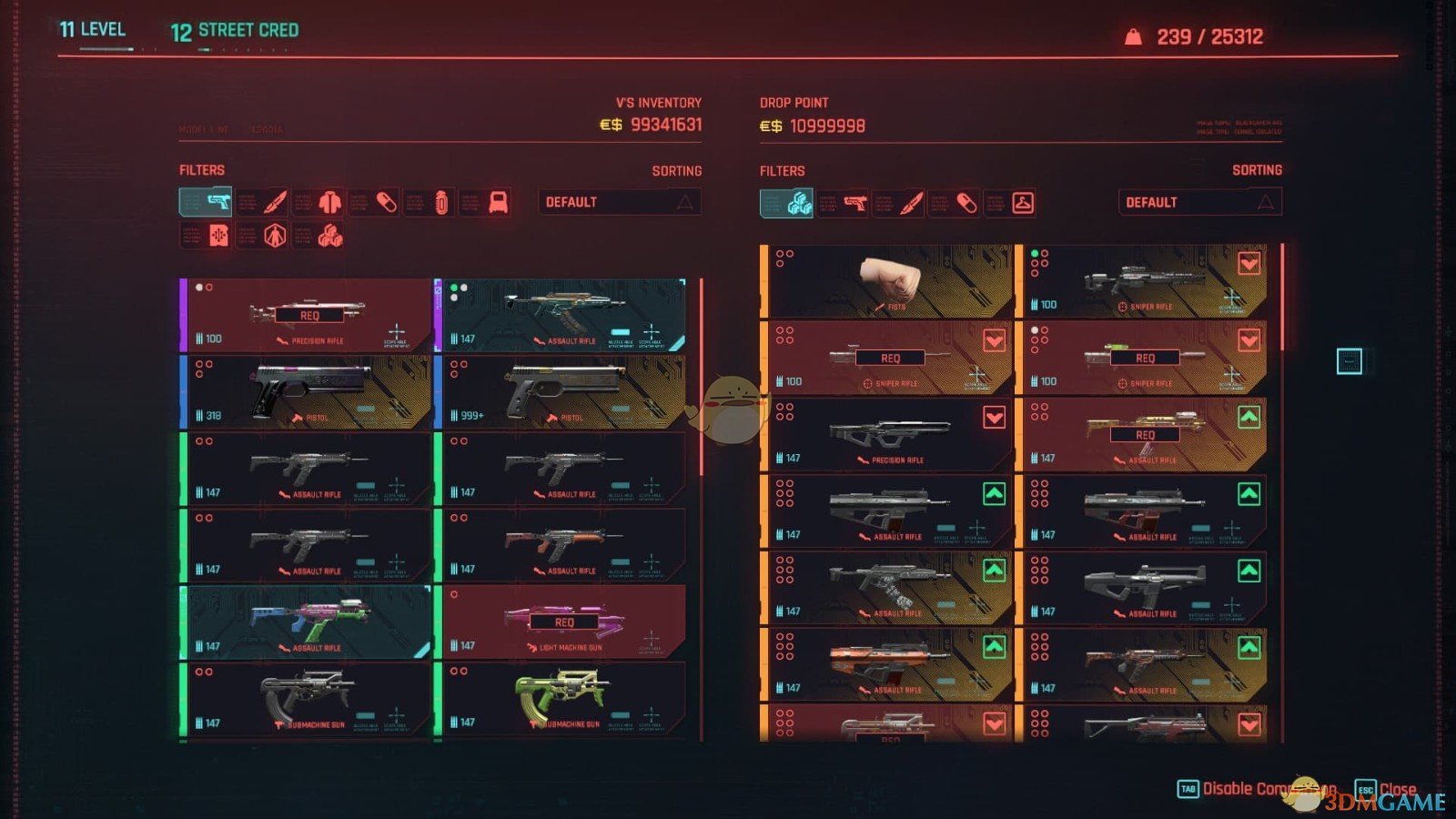Image resolution: width=1456 pixels, height=819 pixels.
Task: Open the drop point sorting dropdown
Action: pyautogui.click(x=1198, y=202)
